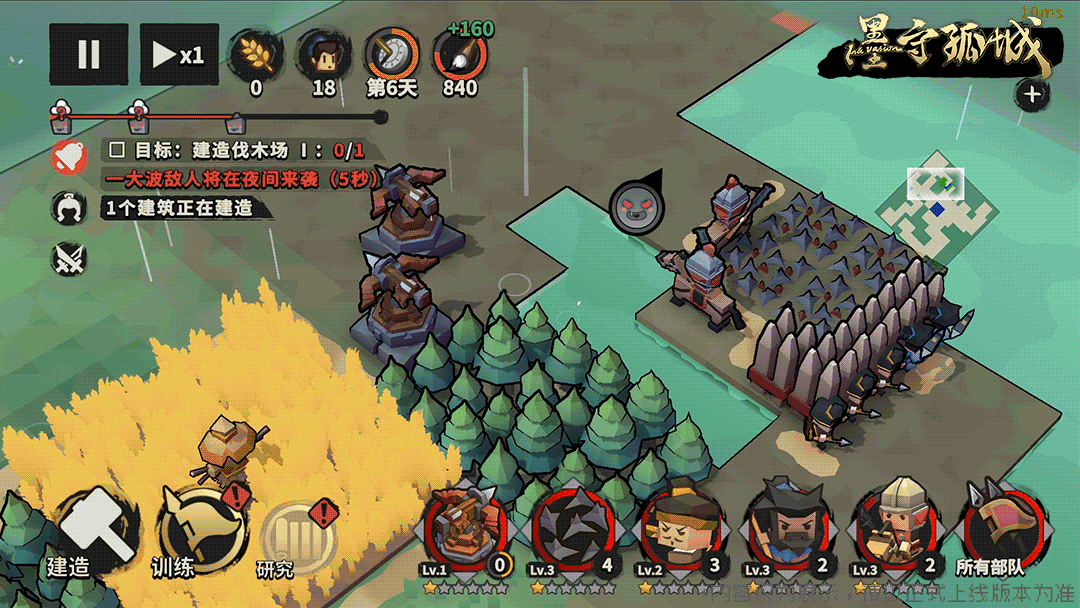Screen dimensions: 1080x608
Task: Click the crossed swords icon
Action: [x=68, y=258]
